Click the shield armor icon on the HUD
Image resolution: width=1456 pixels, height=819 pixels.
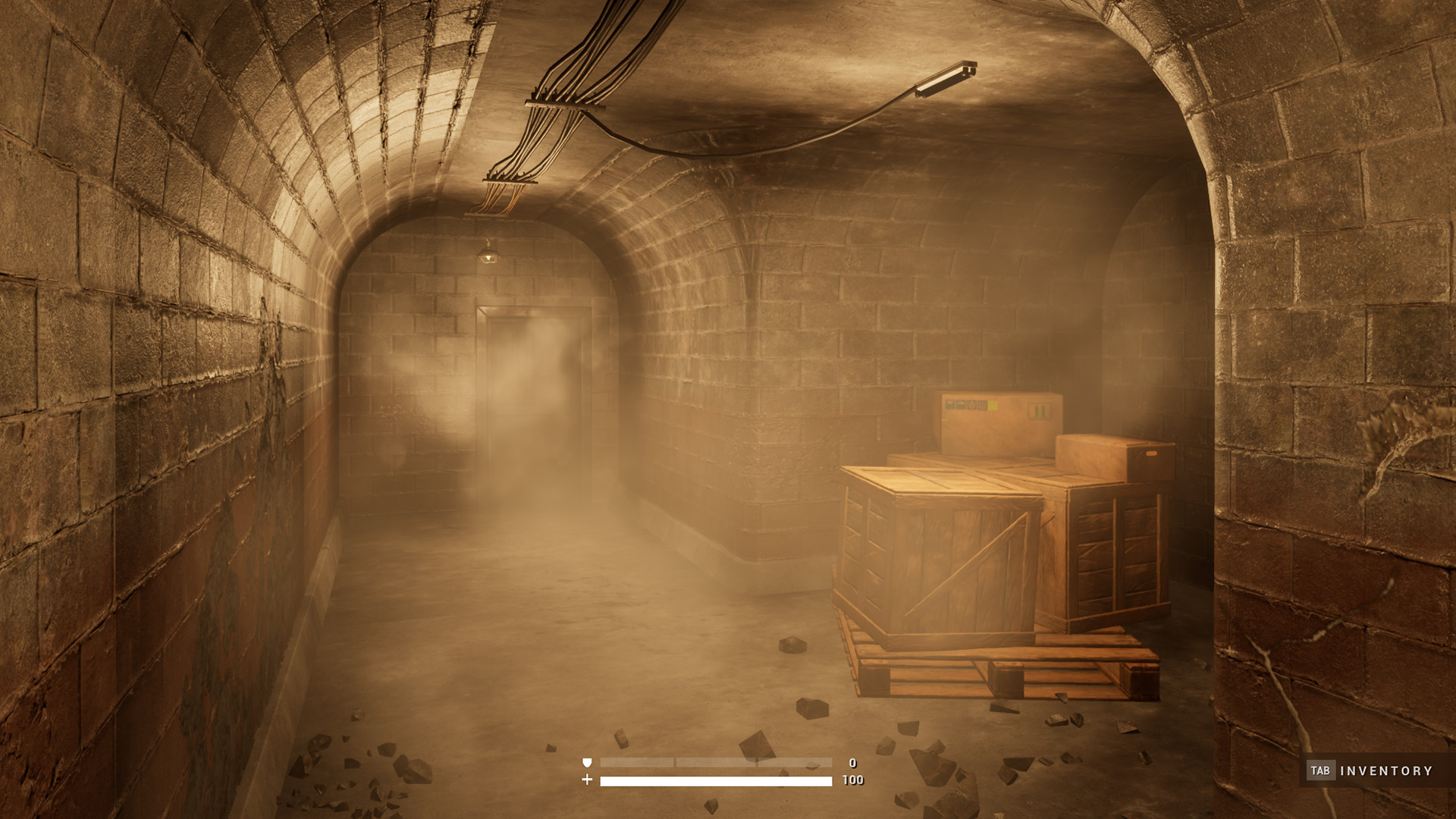click(x=585, y=762)
